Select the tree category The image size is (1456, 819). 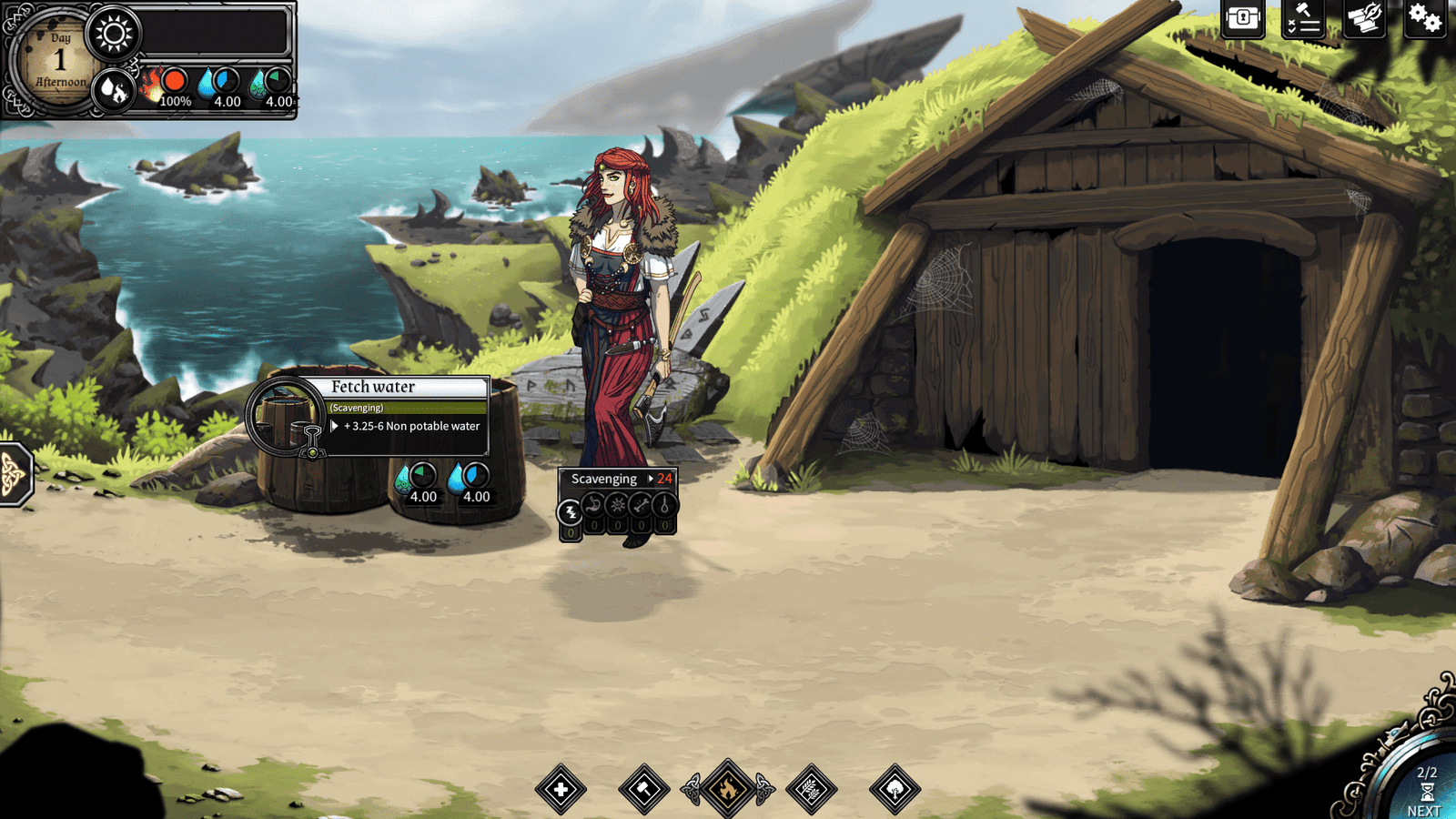tap(895, 789)
